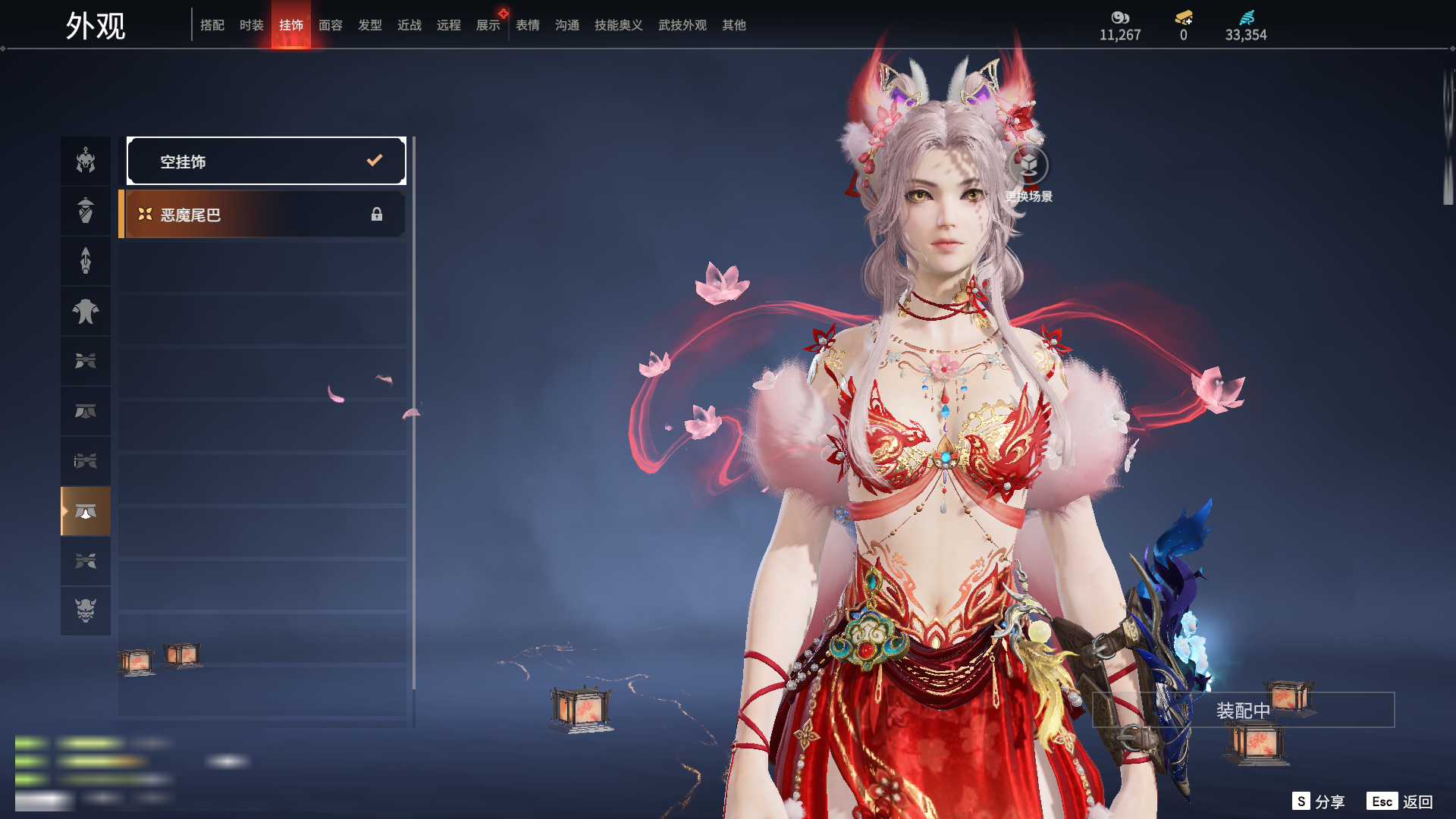Screen dimensions: 1456x819
Task: Select the 面容 tab
Action: pos(331,25)
